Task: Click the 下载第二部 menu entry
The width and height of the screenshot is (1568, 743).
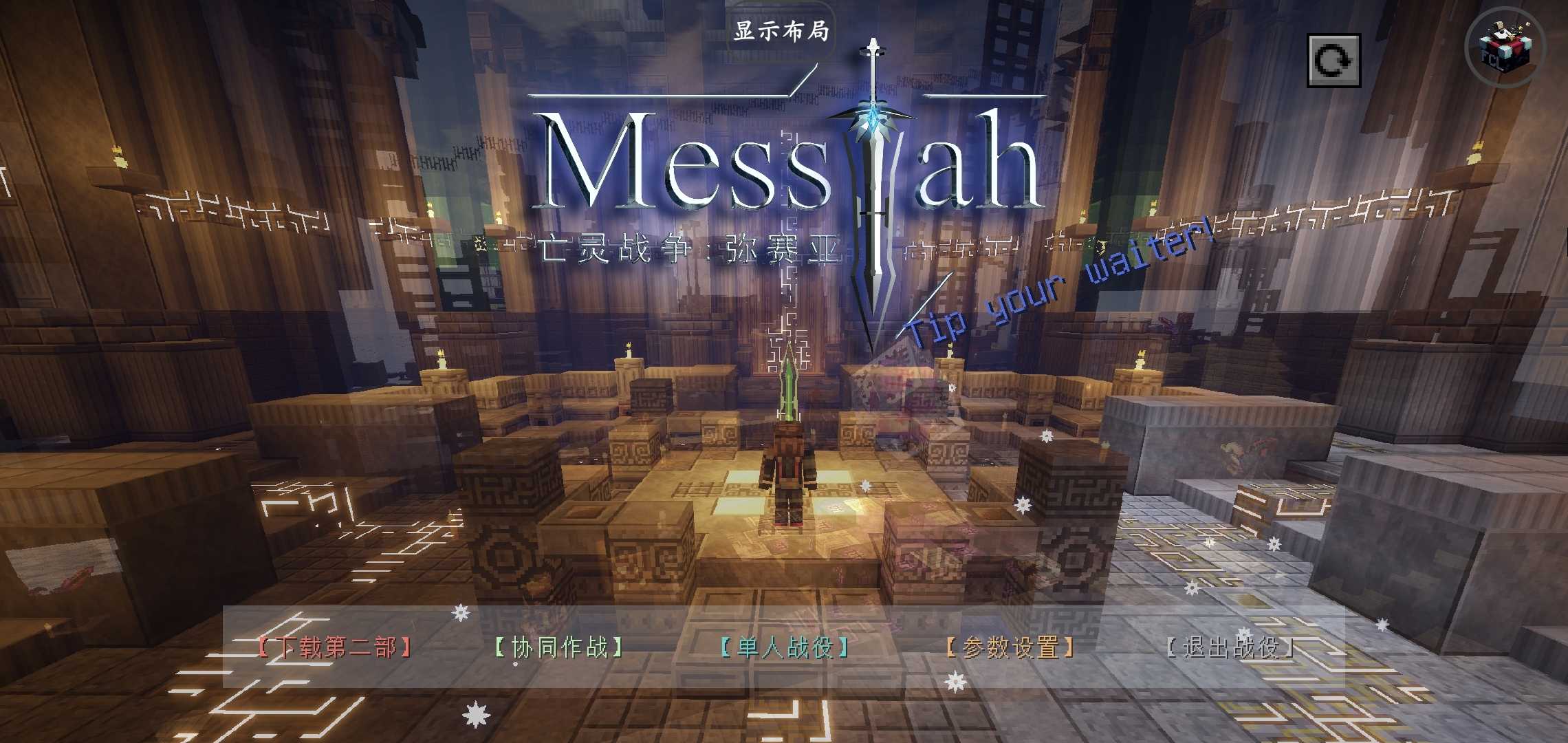Action: click(335, 647)
